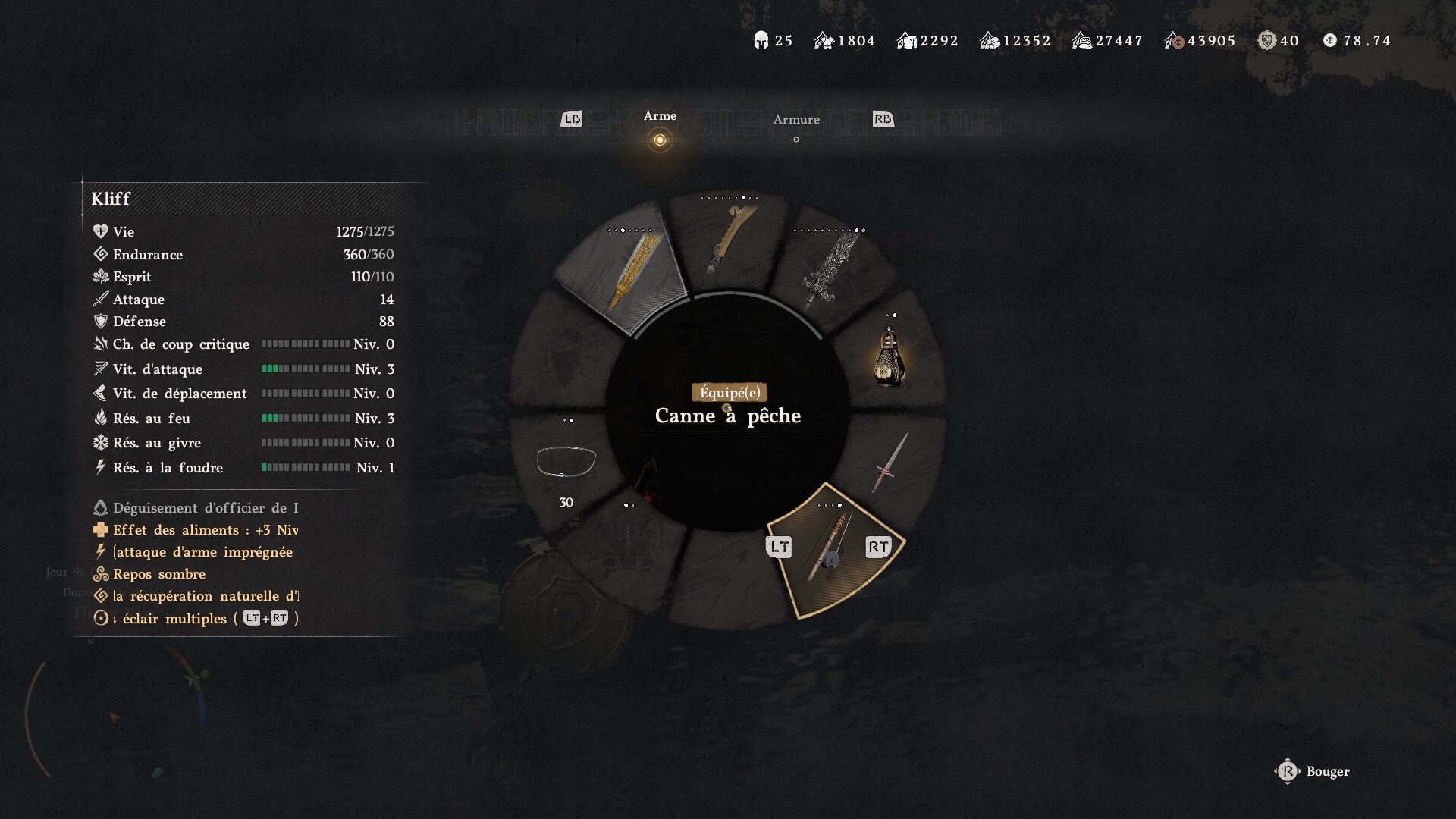The image size is (1456, 819).
Task: Select the Repos sombre status effect
Action: (159, 574)
